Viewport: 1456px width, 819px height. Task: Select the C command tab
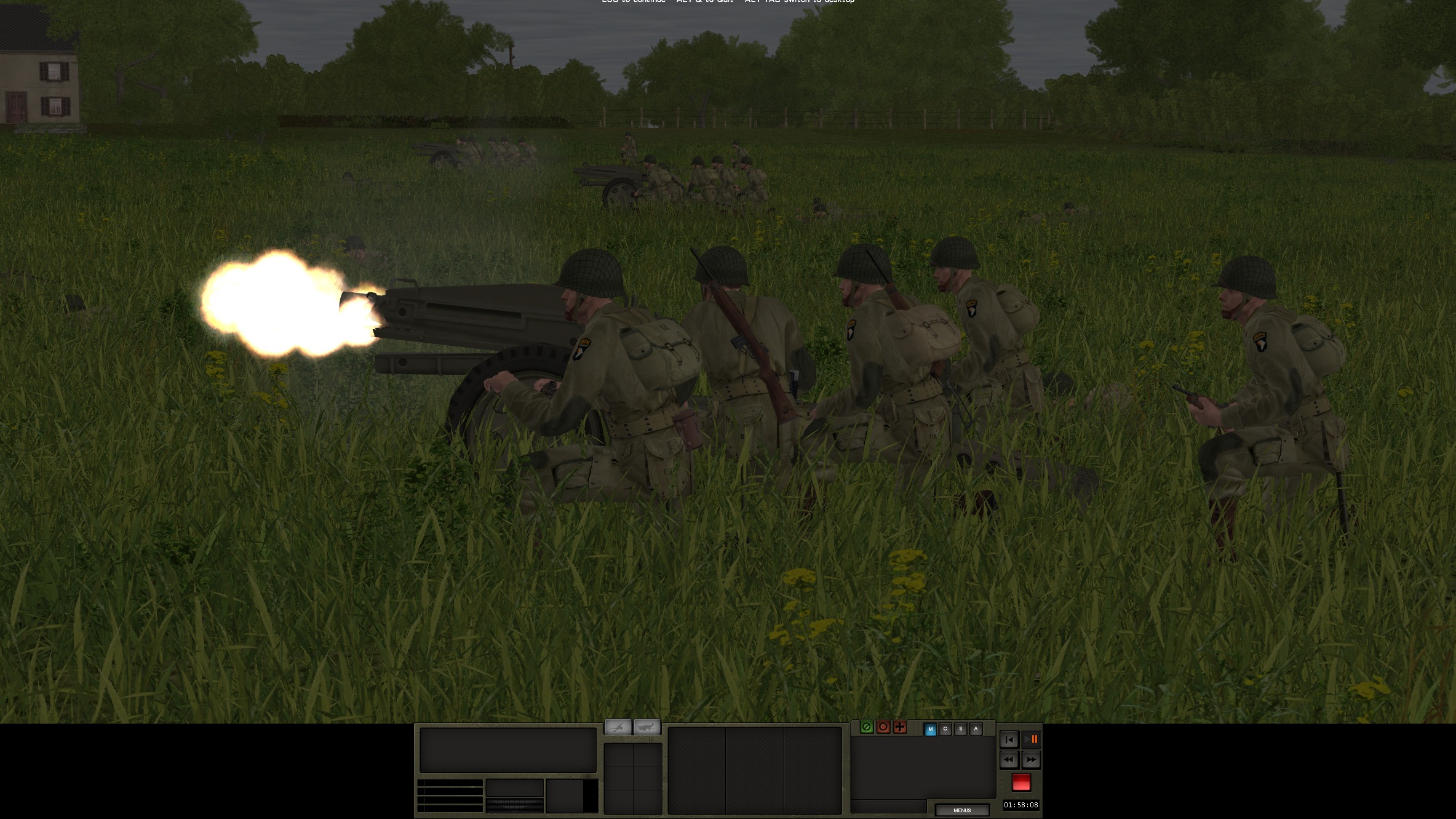point(945,729)
